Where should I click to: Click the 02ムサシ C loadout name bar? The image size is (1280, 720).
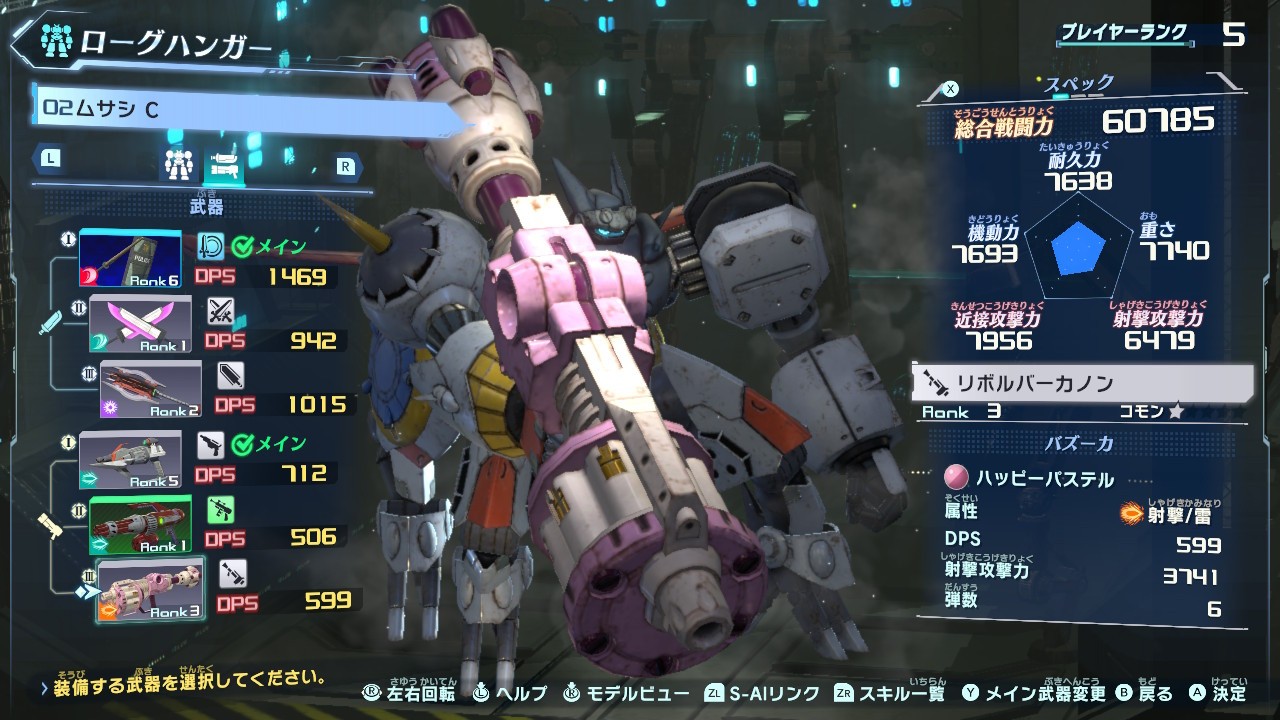(250, 107)
